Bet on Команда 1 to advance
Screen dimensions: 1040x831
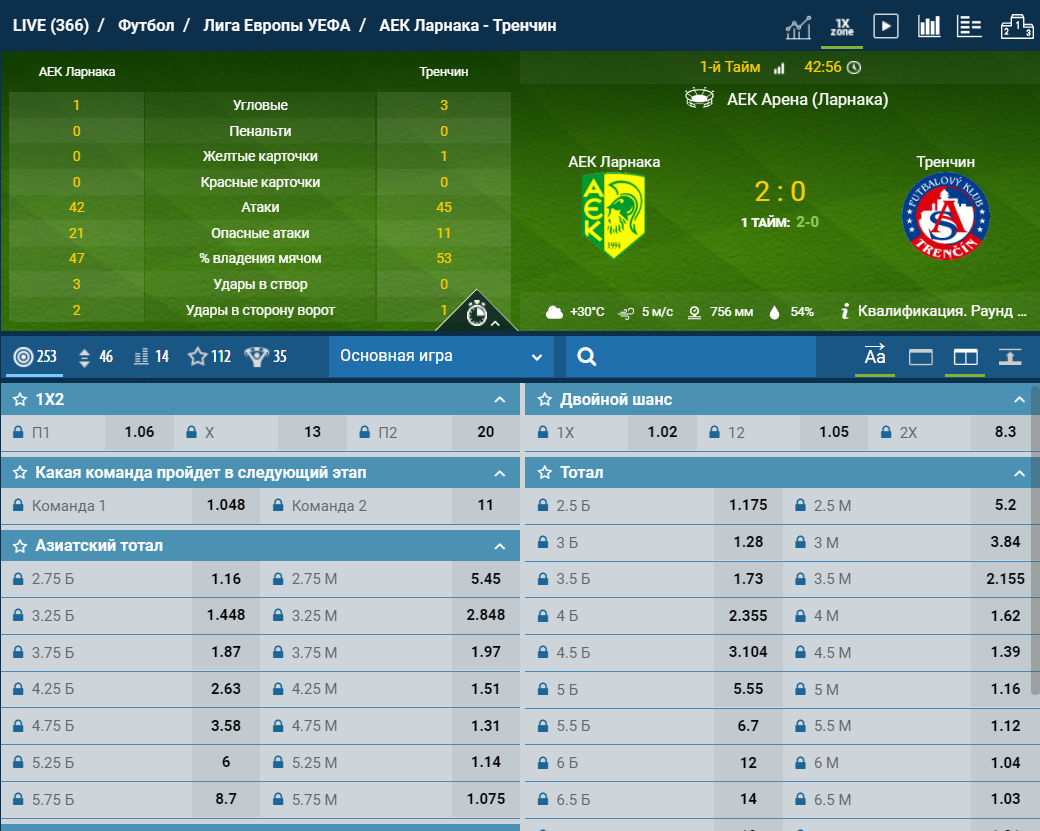(225, 505)
